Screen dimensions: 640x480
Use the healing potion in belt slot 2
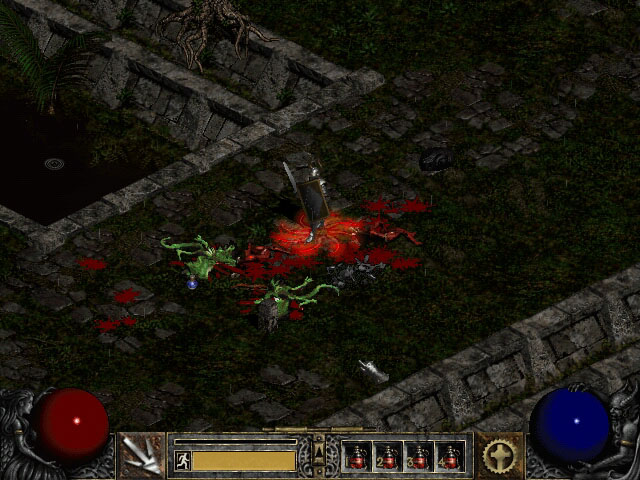[388, 456]
